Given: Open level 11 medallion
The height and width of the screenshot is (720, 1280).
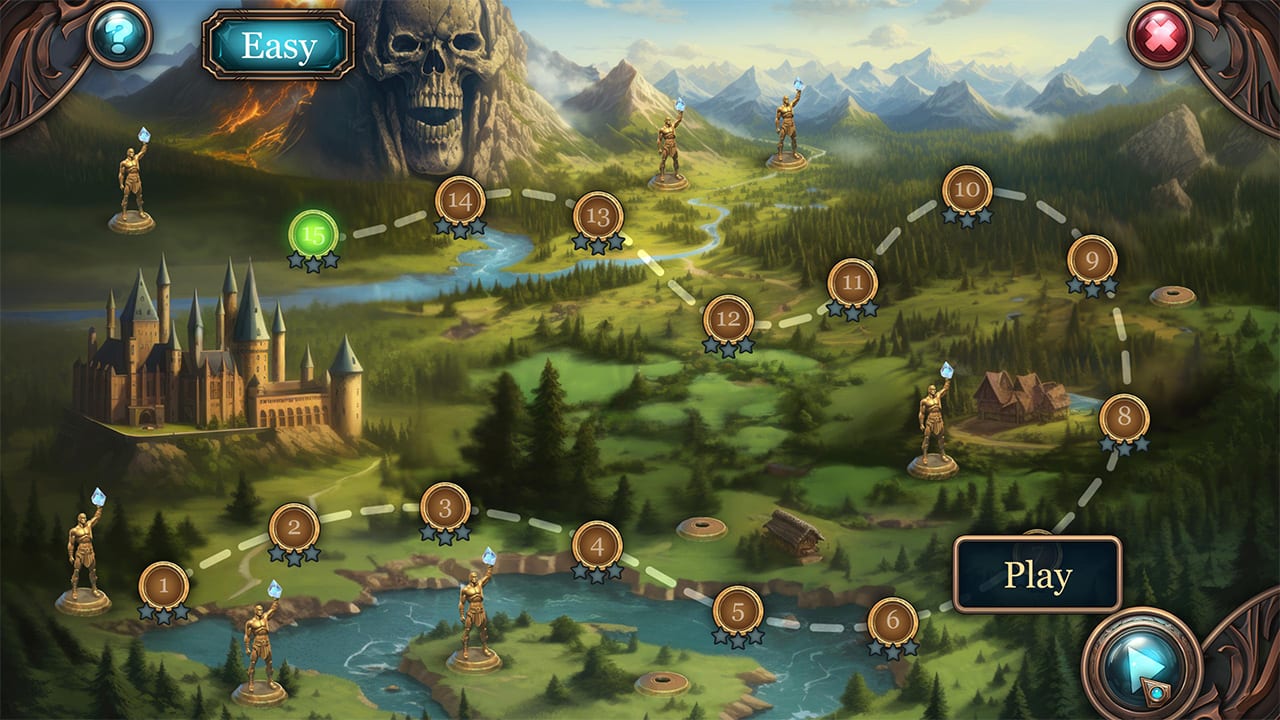Looking at the screenshot, I should [x=852, y=282].
